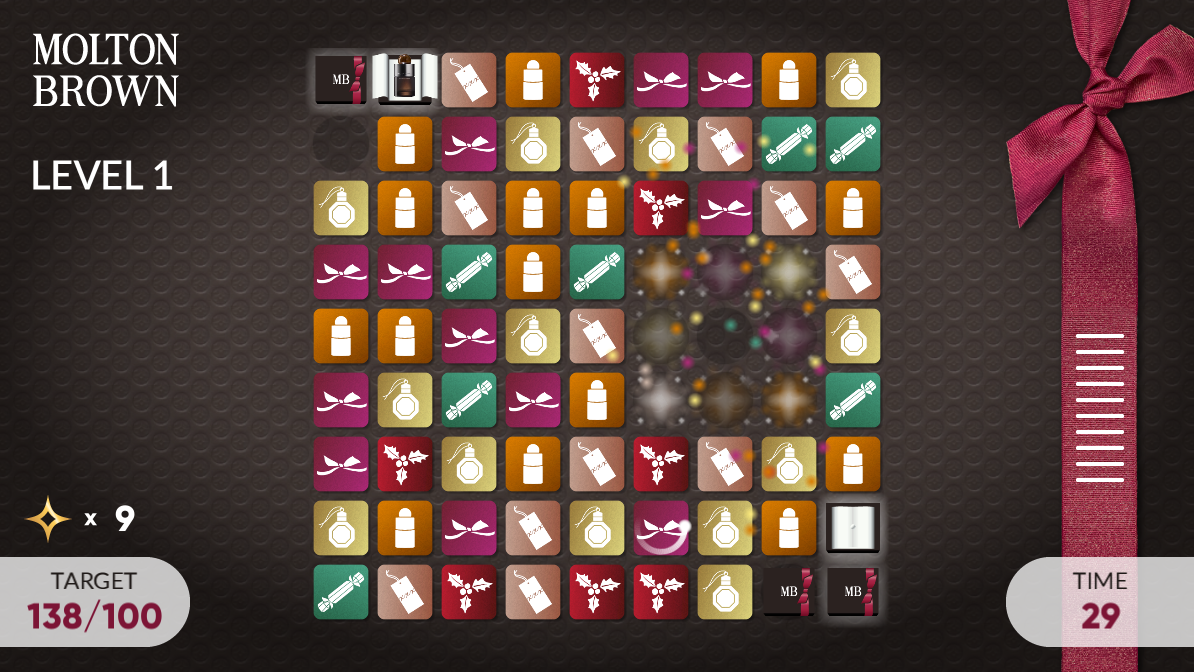Click the ribbon tile with the glowing swirl
The width and height of the screenshot is (1194, 672).
tap(660, 528)
